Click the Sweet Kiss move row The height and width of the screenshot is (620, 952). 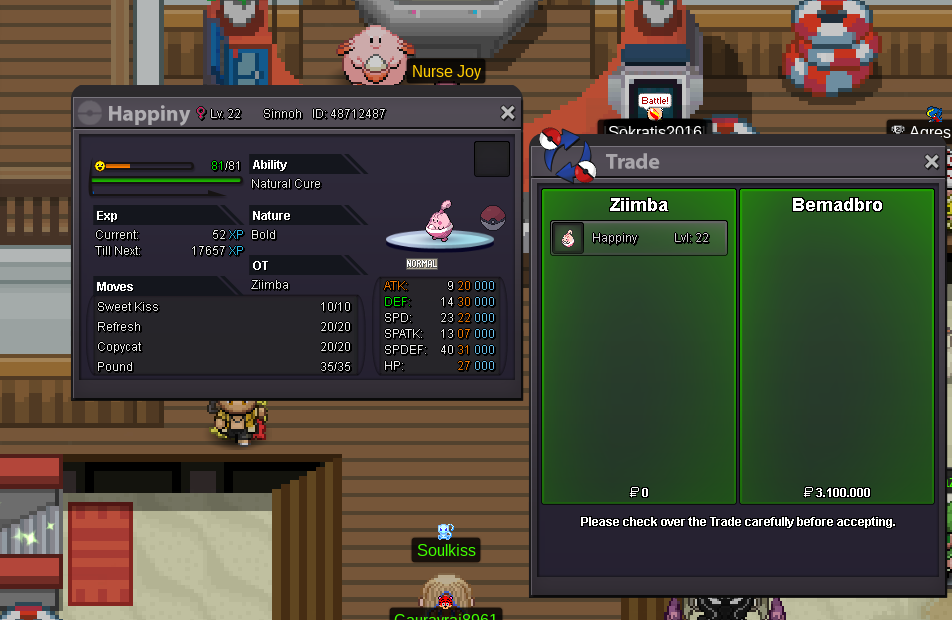click(x=223, y=307)
